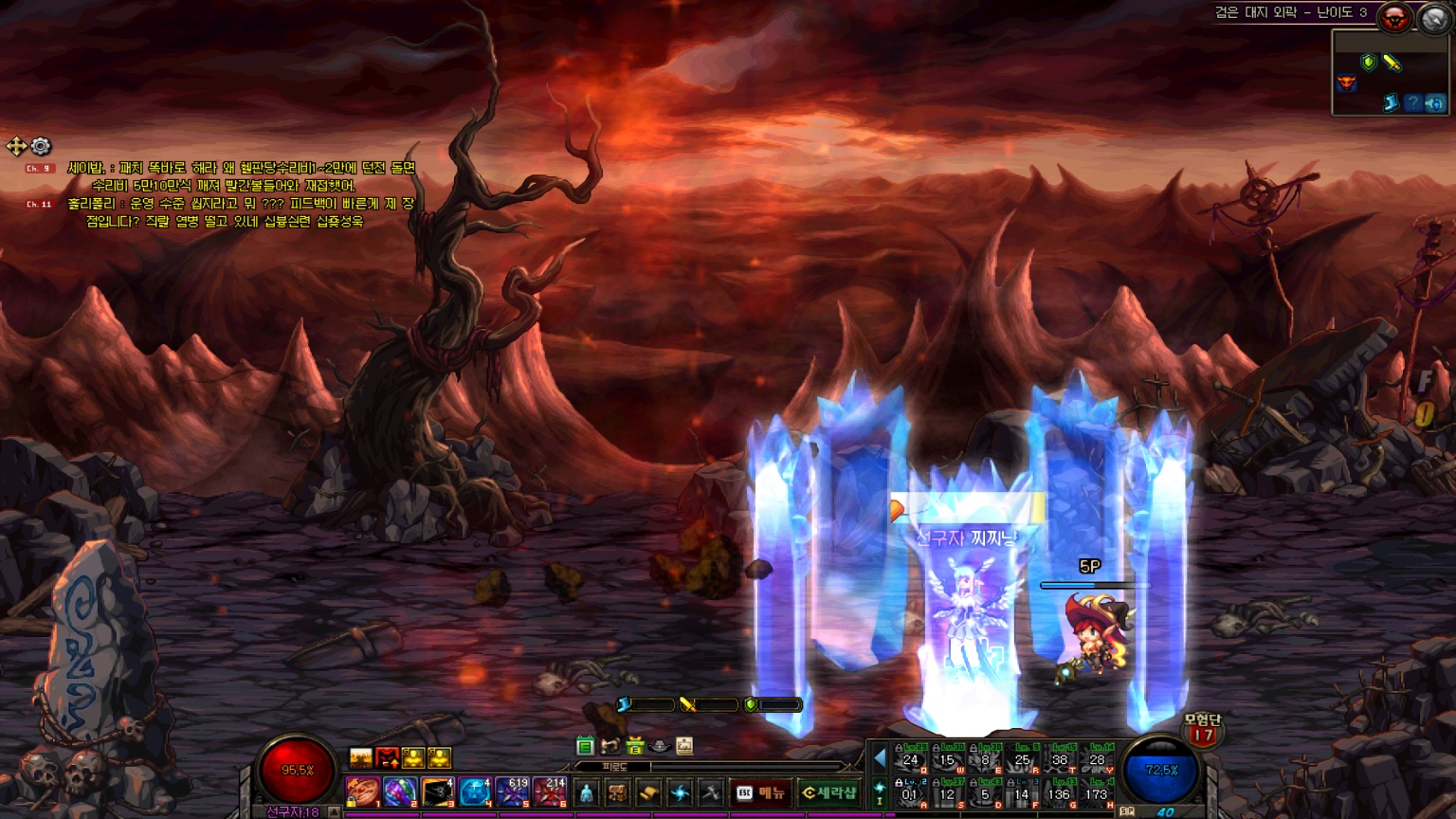Open the treasure chest inventory icon

(617, 792)
